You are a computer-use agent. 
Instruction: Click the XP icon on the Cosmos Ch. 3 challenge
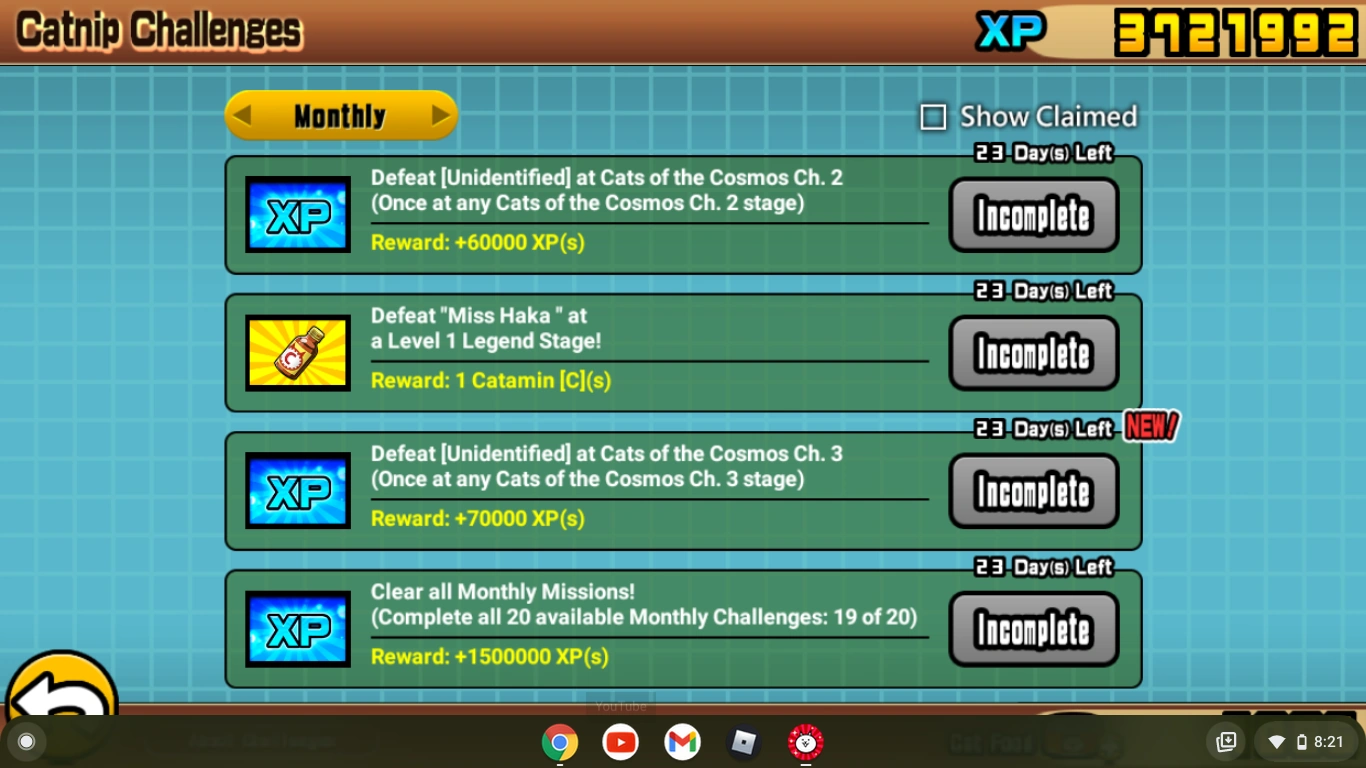click(297, 490)
